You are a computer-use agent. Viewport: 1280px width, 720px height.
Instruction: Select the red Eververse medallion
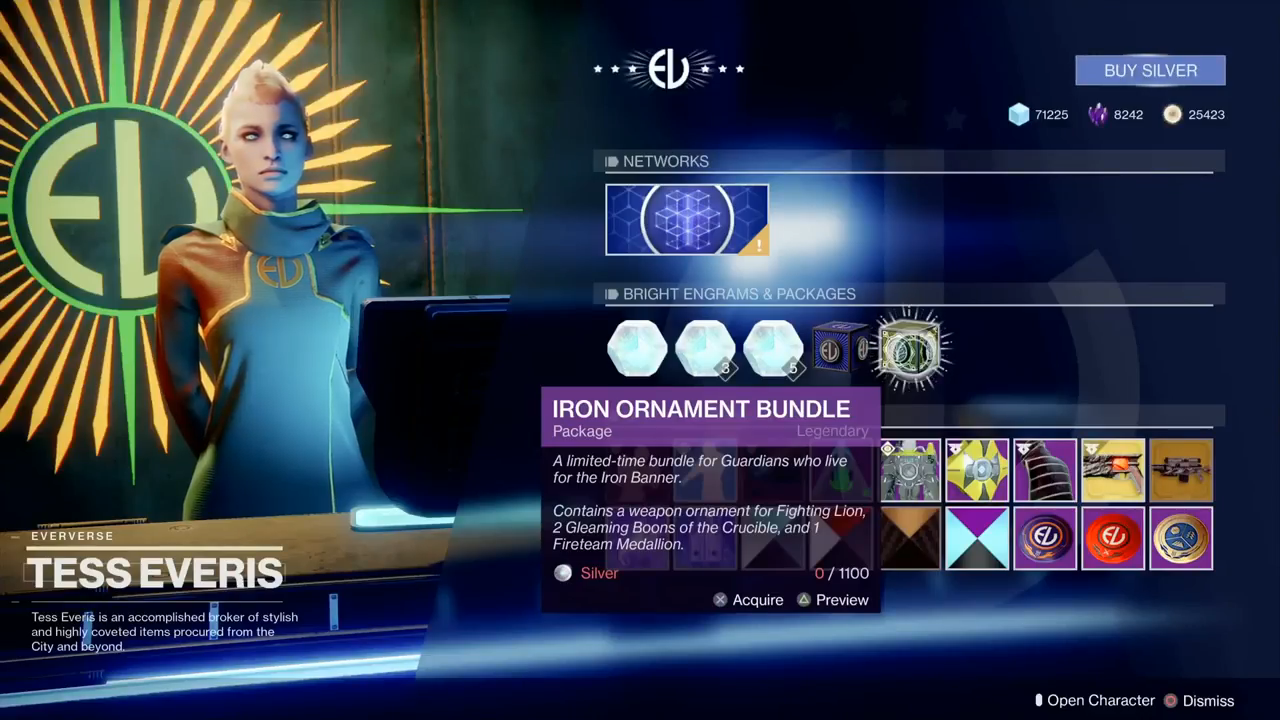tap(1113, 538)
